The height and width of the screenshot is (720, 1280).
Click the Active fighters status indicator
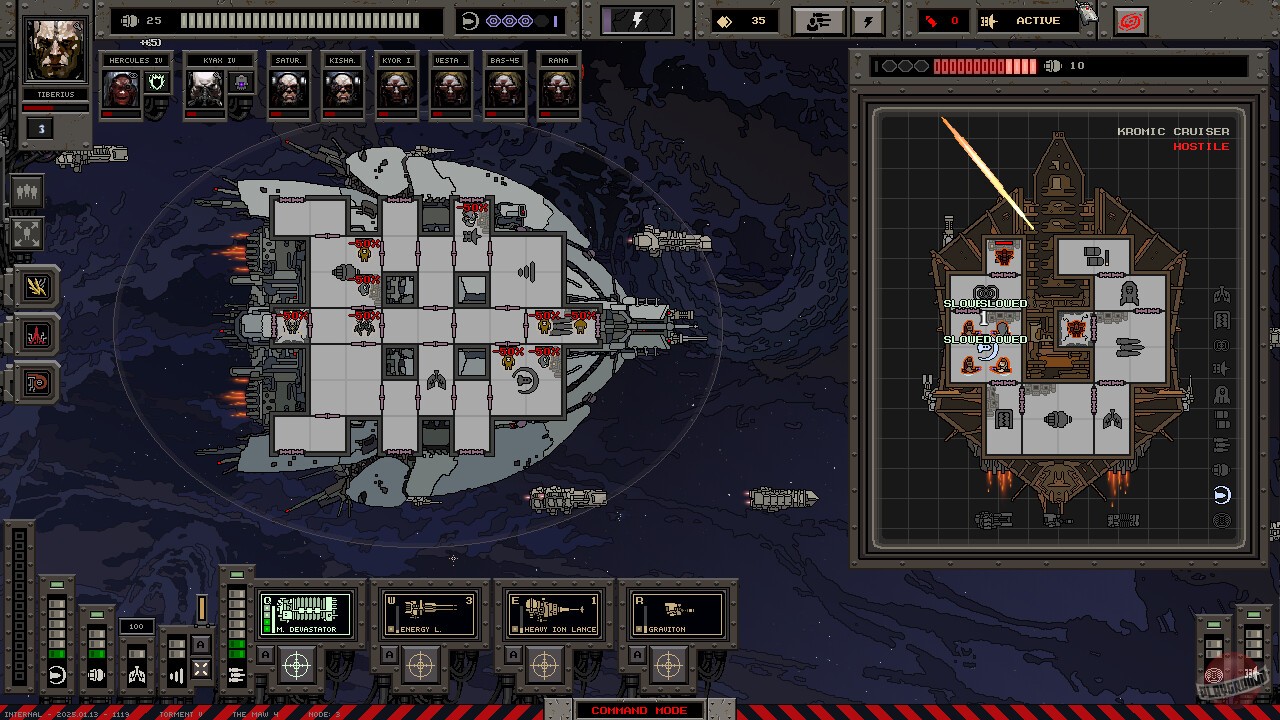1028,21
